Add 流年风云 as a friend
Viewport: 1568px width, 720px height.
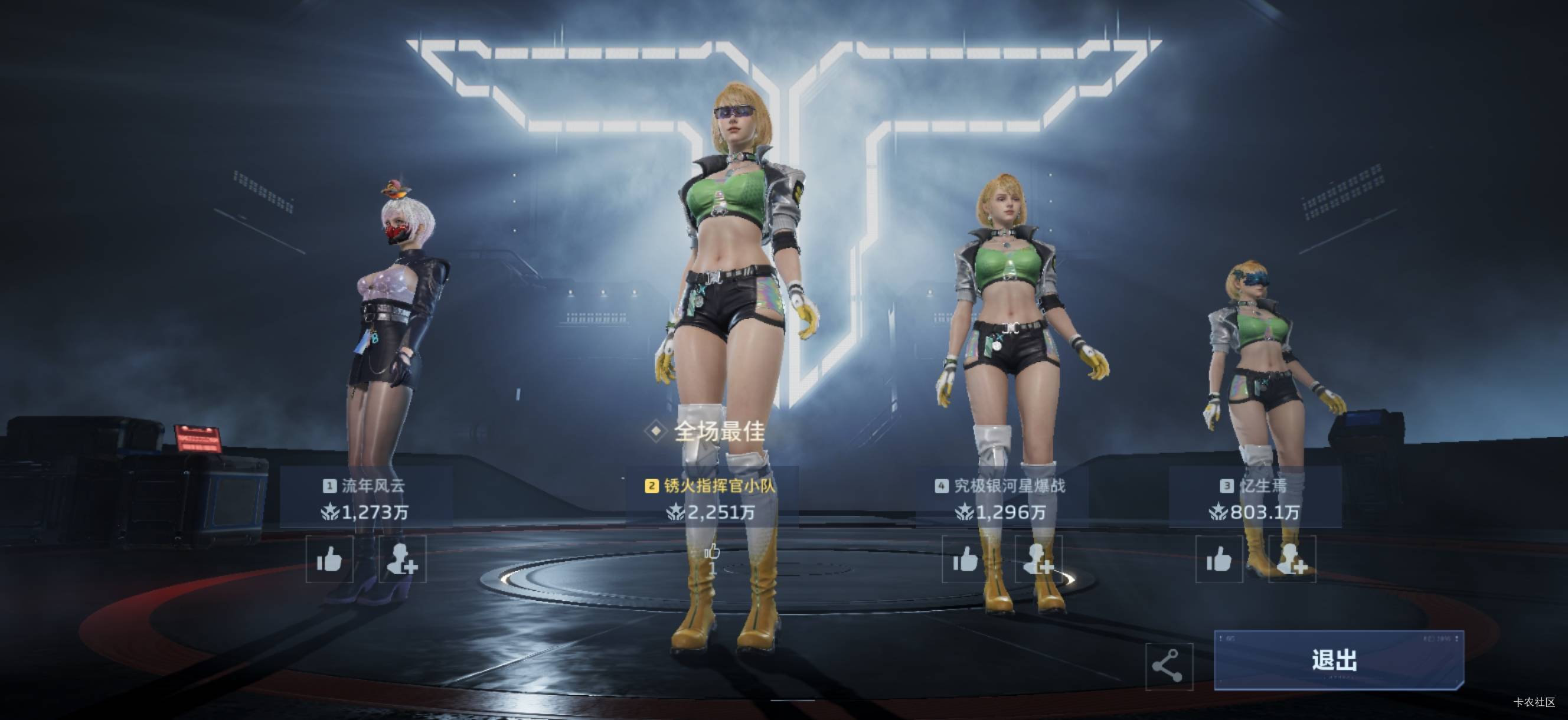403,559
